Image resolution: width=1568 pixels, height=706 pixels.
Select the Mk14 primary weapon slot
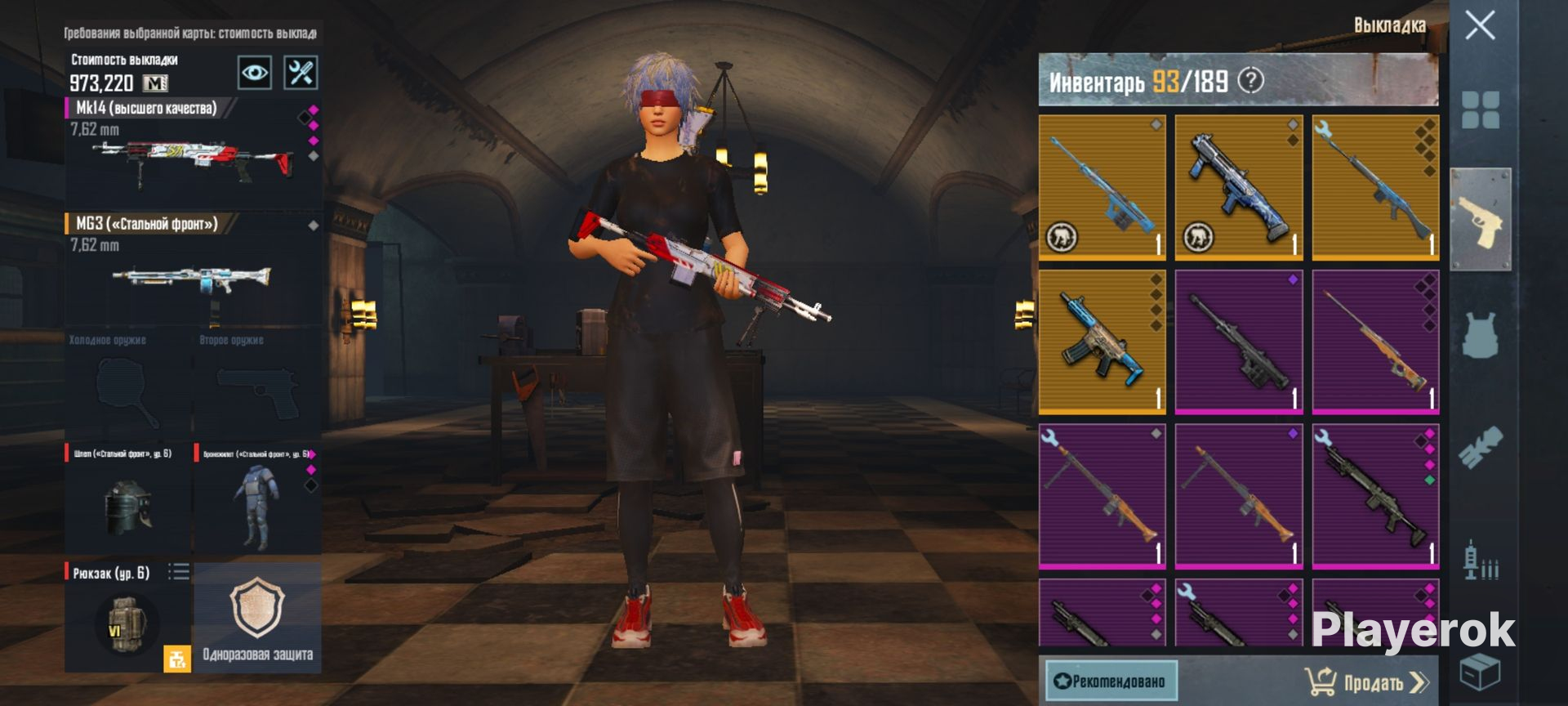click(193, 151)
